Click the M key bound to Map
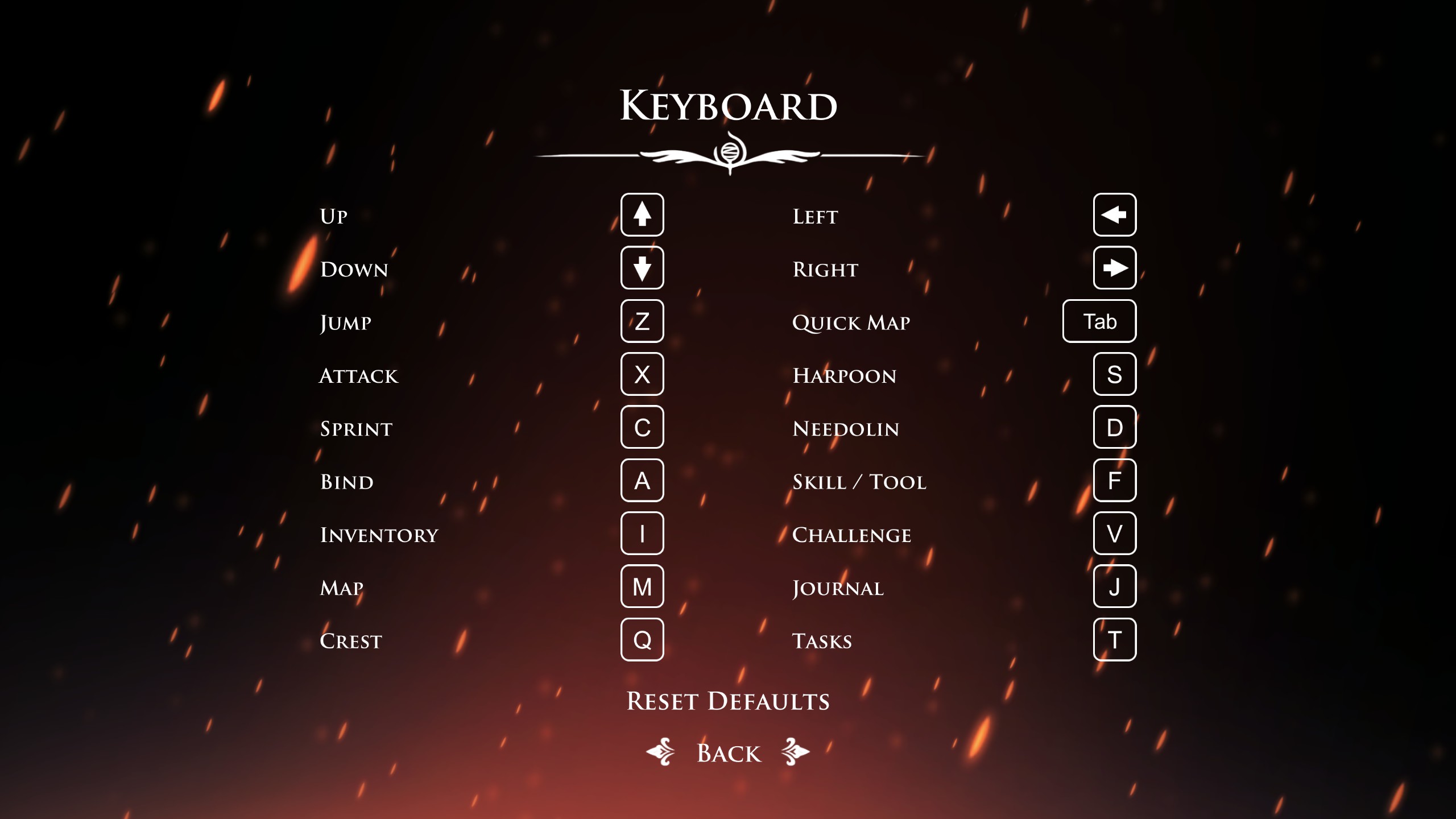The image size is (1456, 819). [642, 586]
